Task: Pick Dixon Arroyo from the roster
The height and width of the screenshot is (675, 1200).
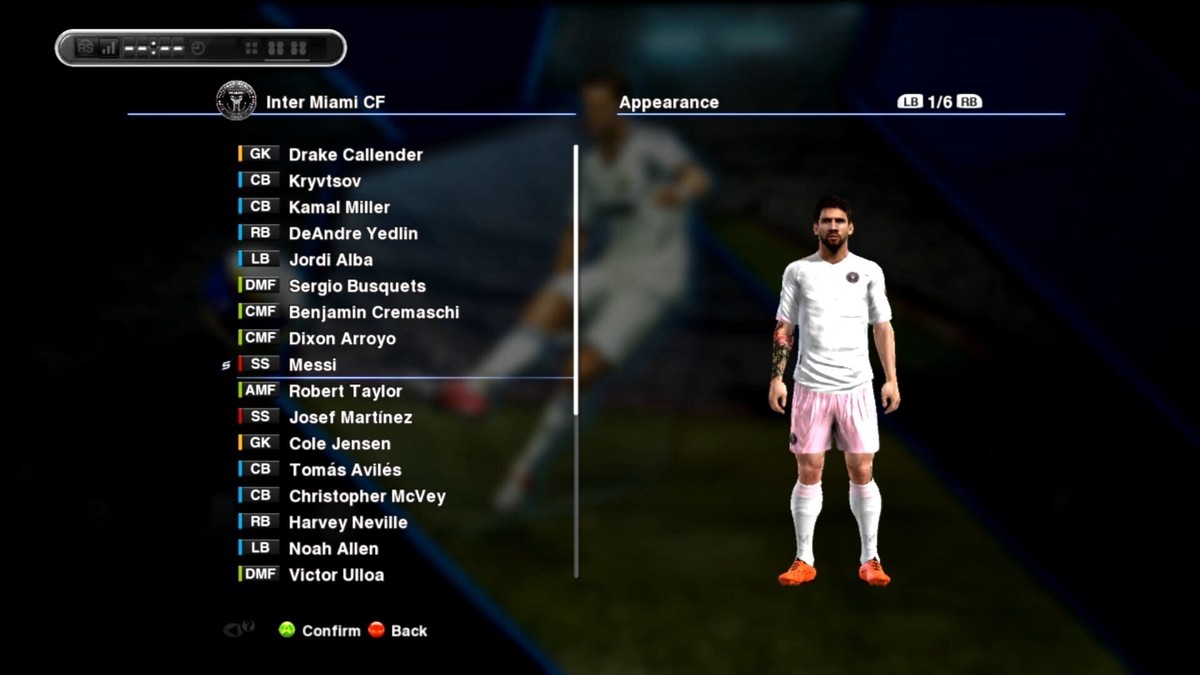Action: click(x=342, y=338)
